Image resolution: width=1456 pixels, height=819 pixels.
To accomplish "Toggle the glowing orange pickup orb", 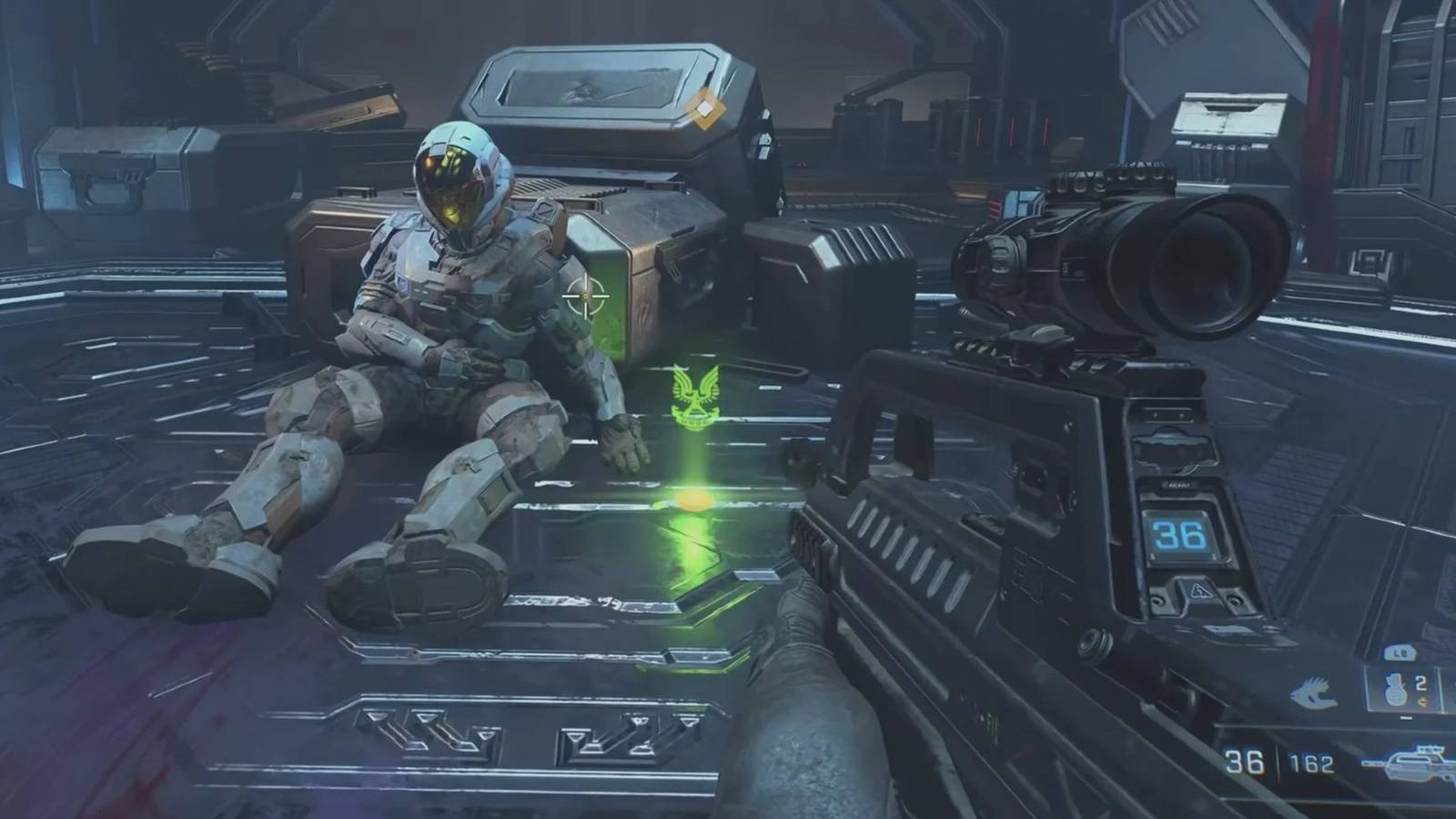I will pyautogui.click(x=693, y=500).
